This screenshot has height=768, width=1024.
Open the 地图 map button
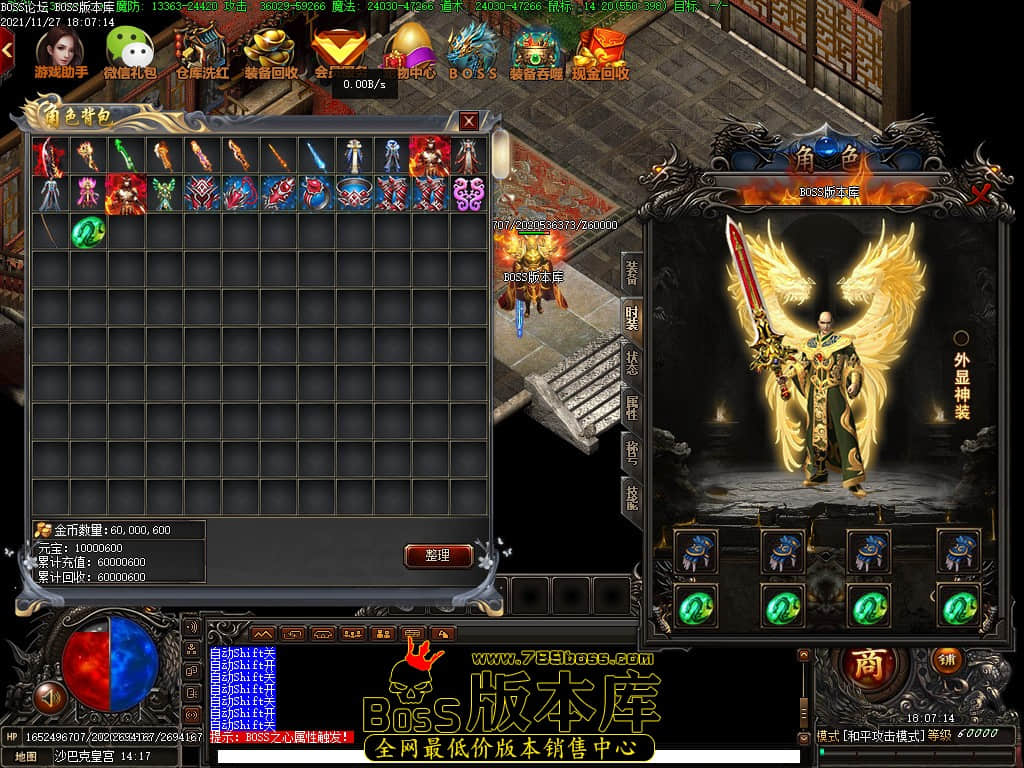click(x=26, y=757)
